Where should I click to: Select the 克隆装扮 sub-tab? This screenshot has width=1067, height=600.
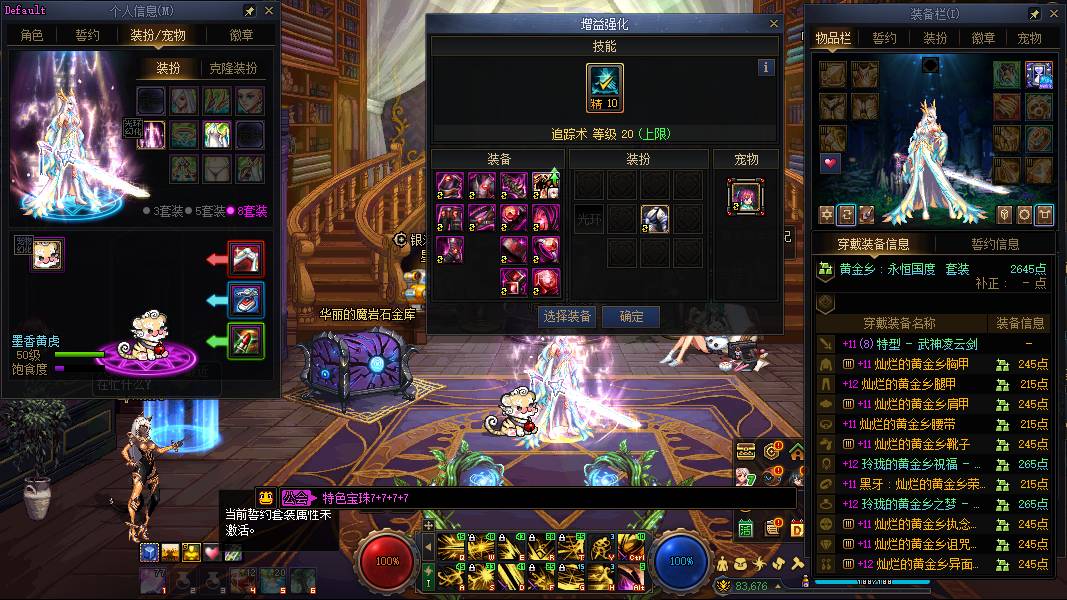(x=233, y=69)
